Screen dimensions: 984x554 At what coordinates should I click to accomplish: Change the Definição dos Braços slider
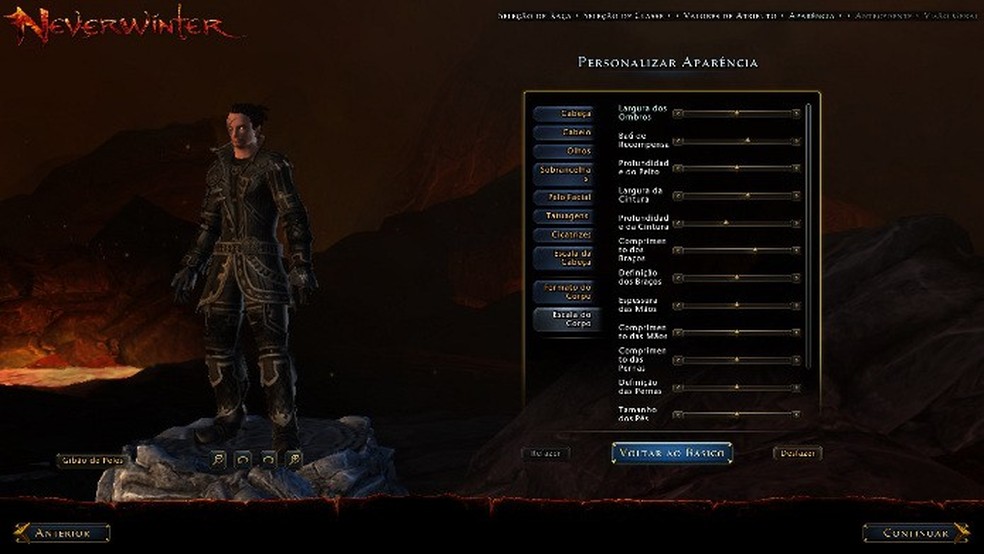tap(738, 277)
